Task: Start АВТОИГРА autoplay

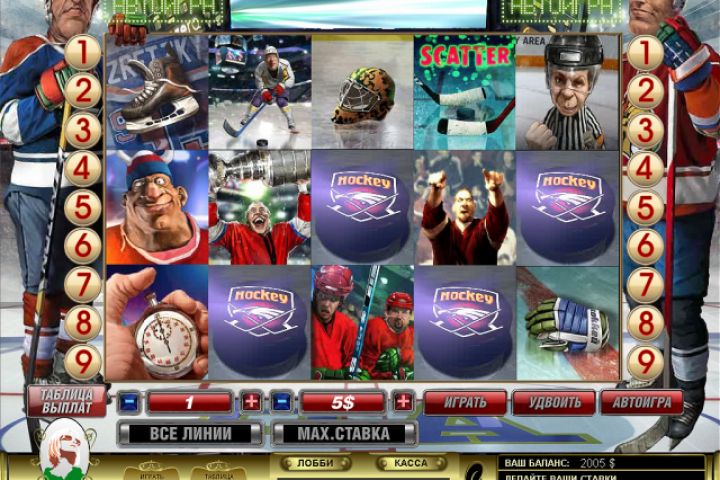Action: click(x=641, y=402)
